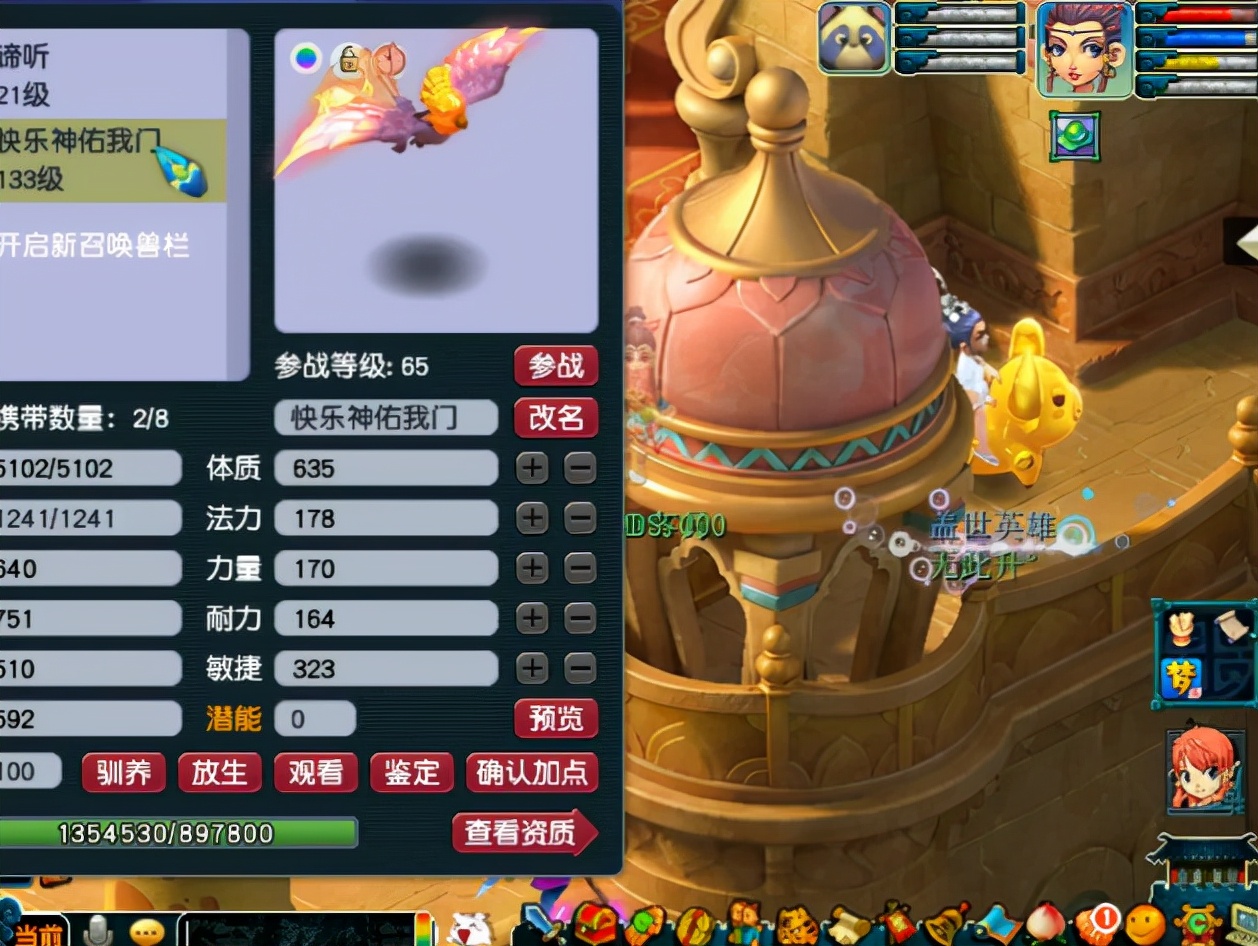Click the blue 梦 icon
Image resolution: width=1258 pixels, height=946 pixels.
[1181, 677]
